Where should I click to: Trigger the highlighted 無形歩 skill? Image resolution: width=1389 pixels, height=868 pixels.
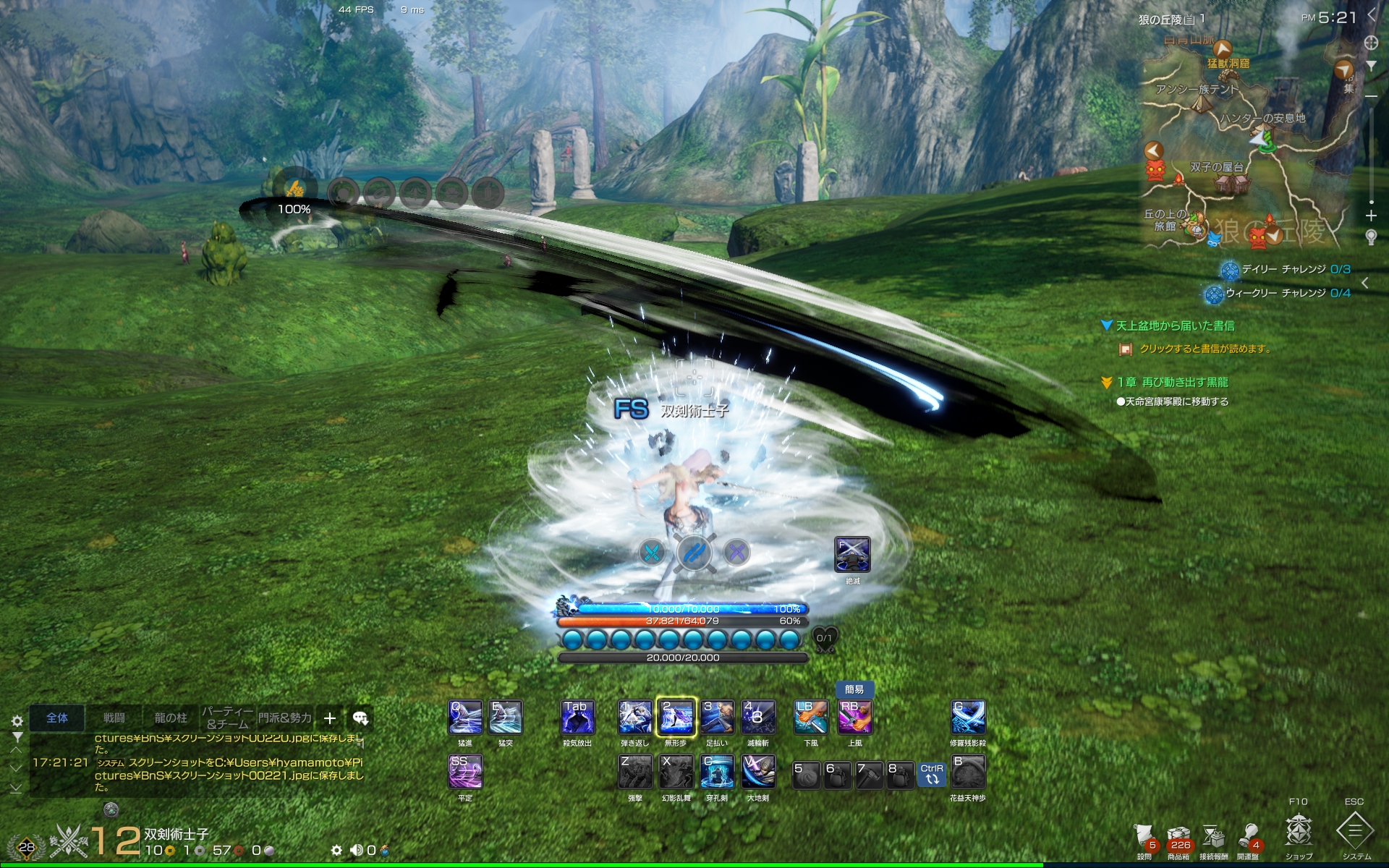click(676, 718)
